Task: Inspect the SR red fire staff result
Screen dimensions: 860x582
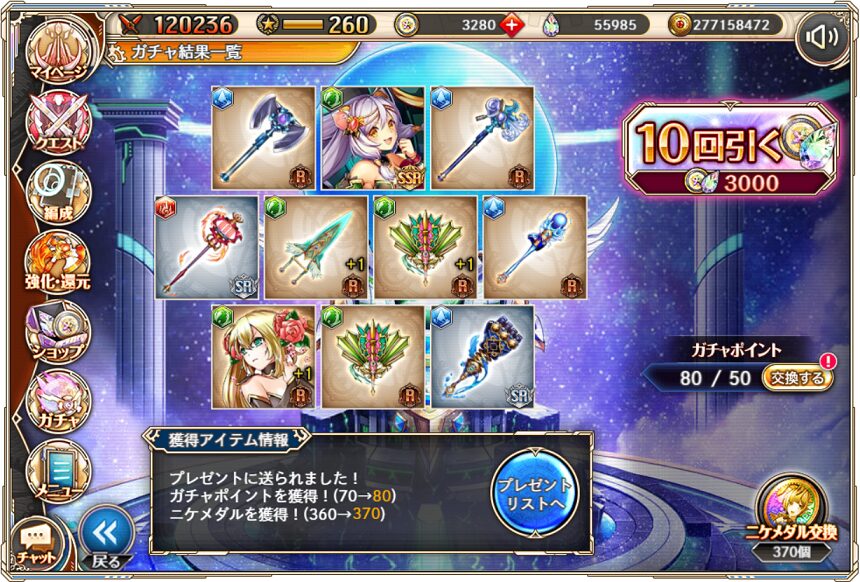Action: (x=206, y=247)
